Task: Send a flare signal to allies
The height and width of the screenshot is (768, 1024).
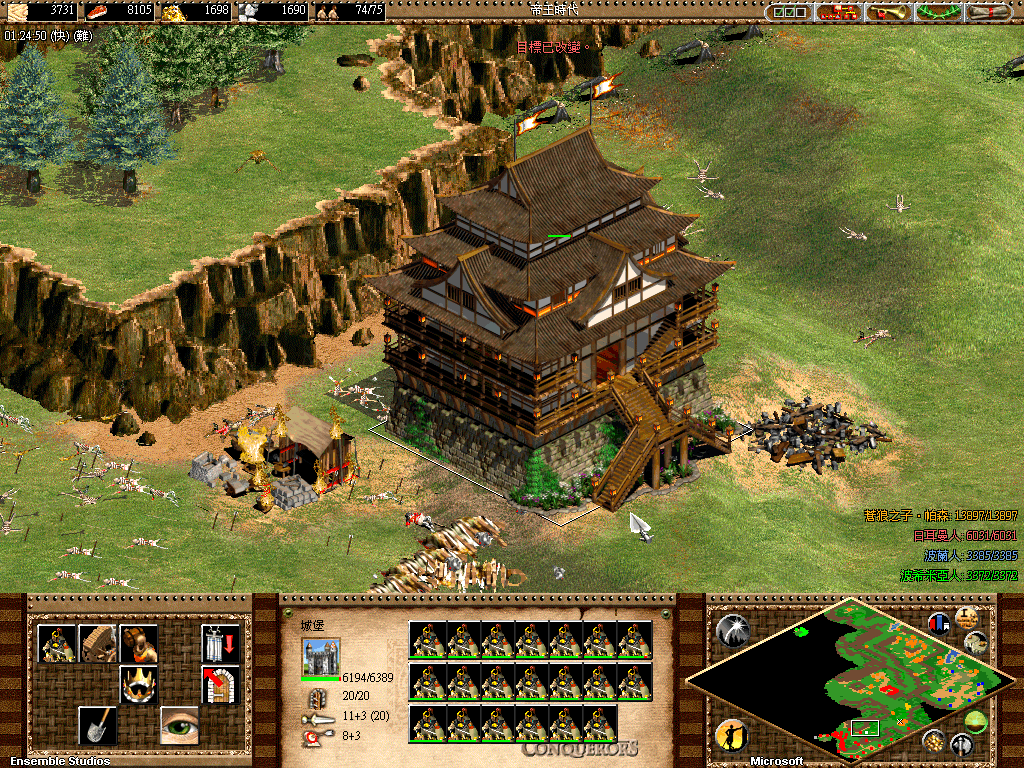Action: [731, 630]
